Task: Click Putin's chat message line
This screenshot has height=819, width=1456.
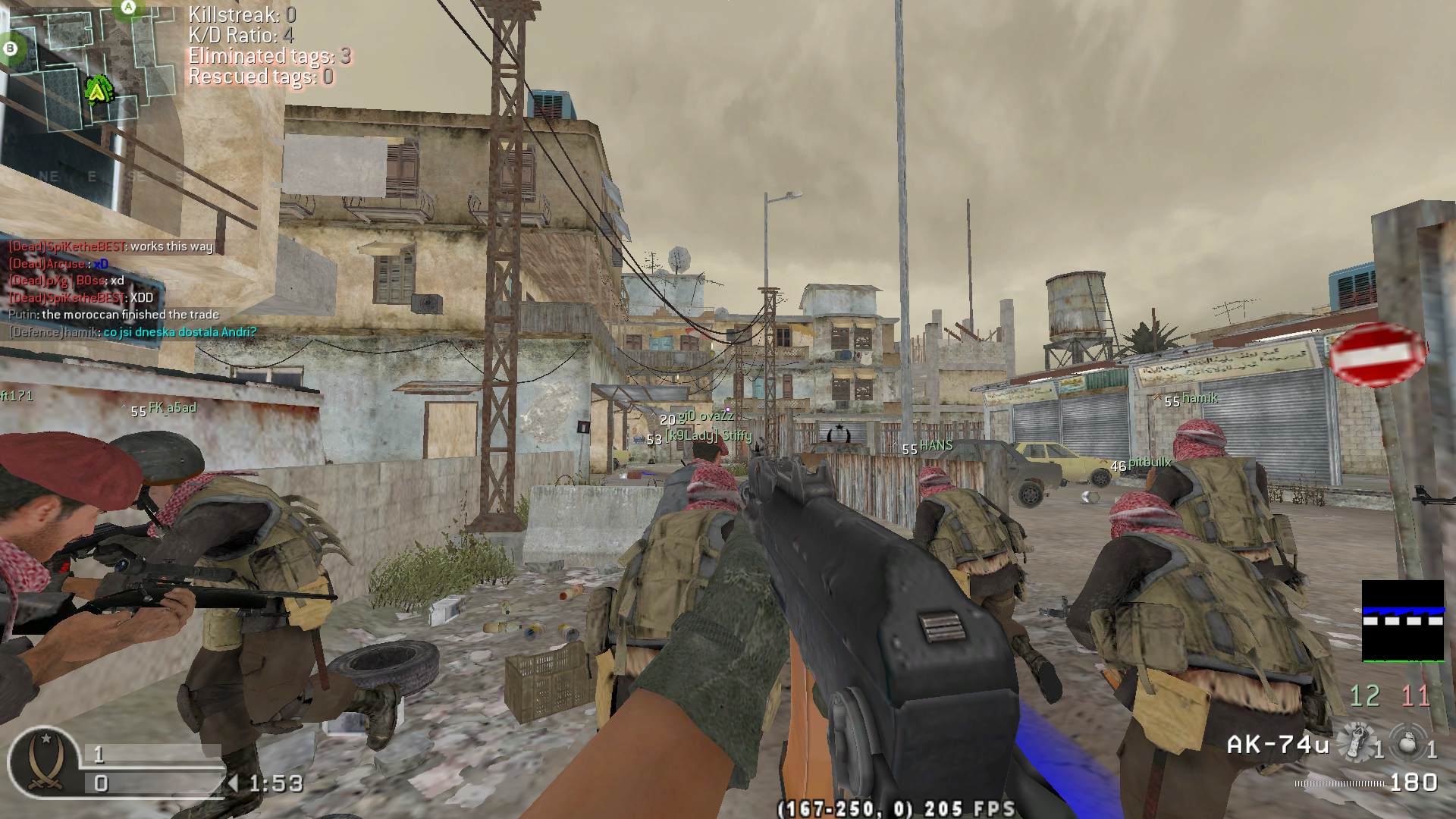Action: pyautogui.click(x=114, y=315)
